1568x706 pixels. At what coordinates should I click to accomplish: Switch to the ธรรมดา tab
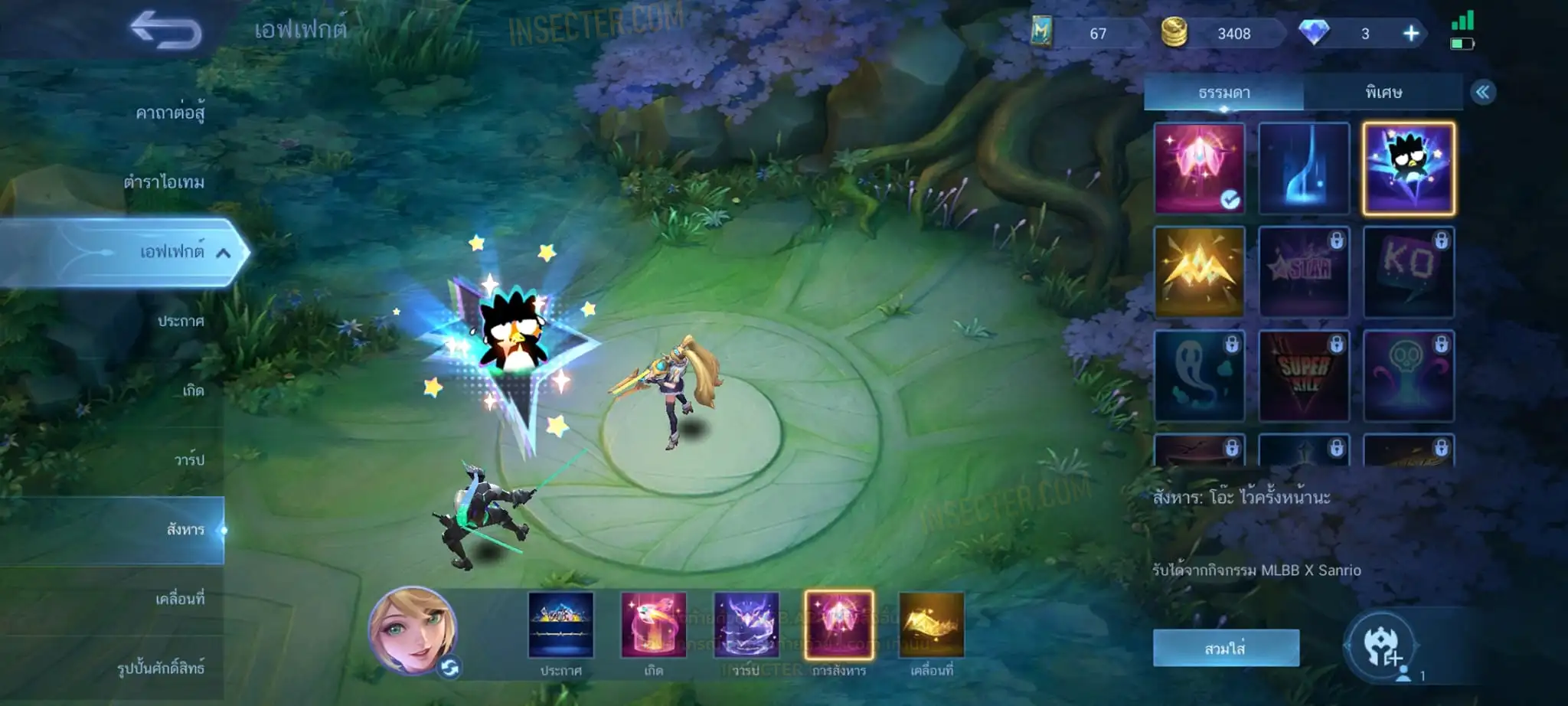coord(1223,93)
